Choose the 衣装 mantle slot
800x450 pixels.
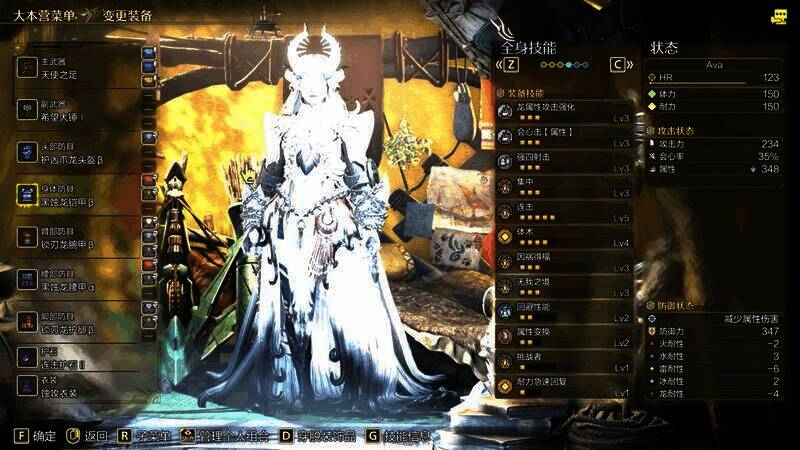coord(75,387)
